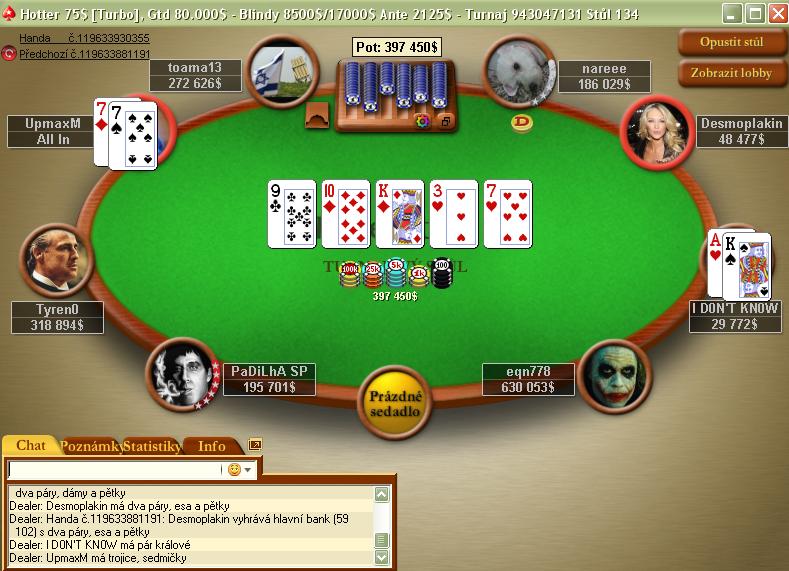789x571 pixels.
Task: Minimize the poker table window
Action: pos(733,13)
